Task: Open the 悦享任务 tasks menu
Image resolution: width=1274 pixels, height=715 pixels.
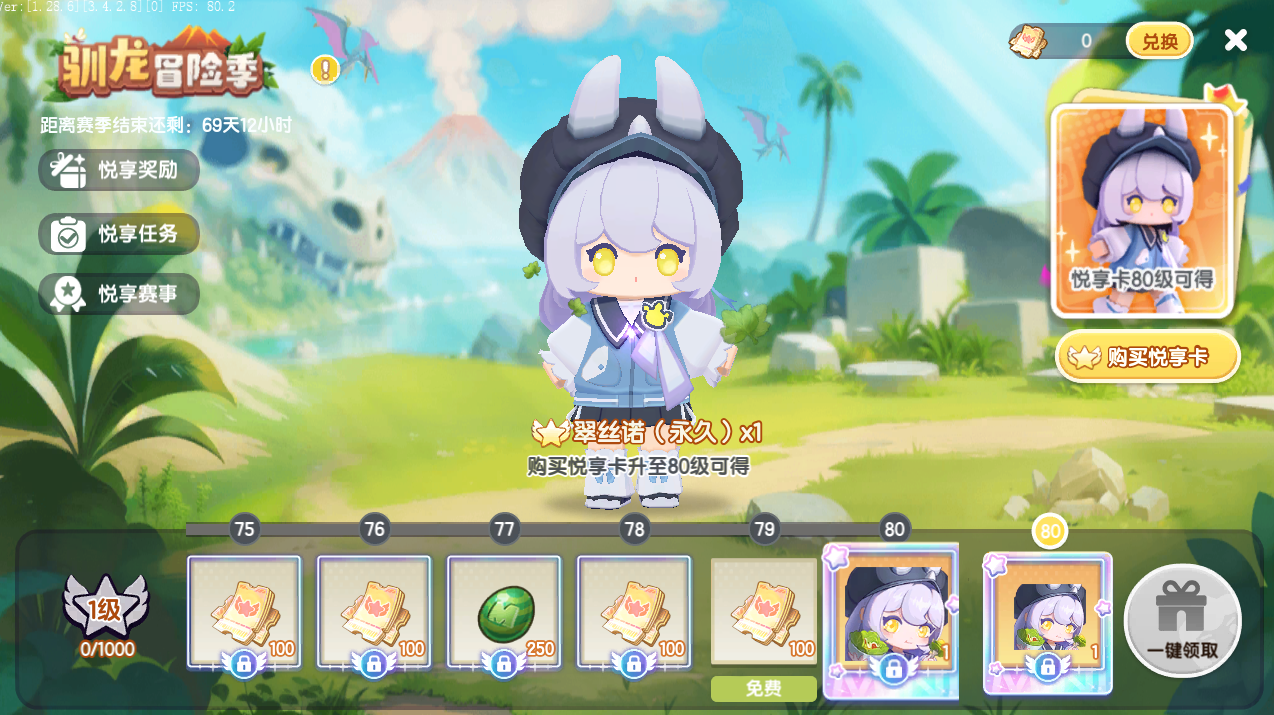Action: (119, 234)
